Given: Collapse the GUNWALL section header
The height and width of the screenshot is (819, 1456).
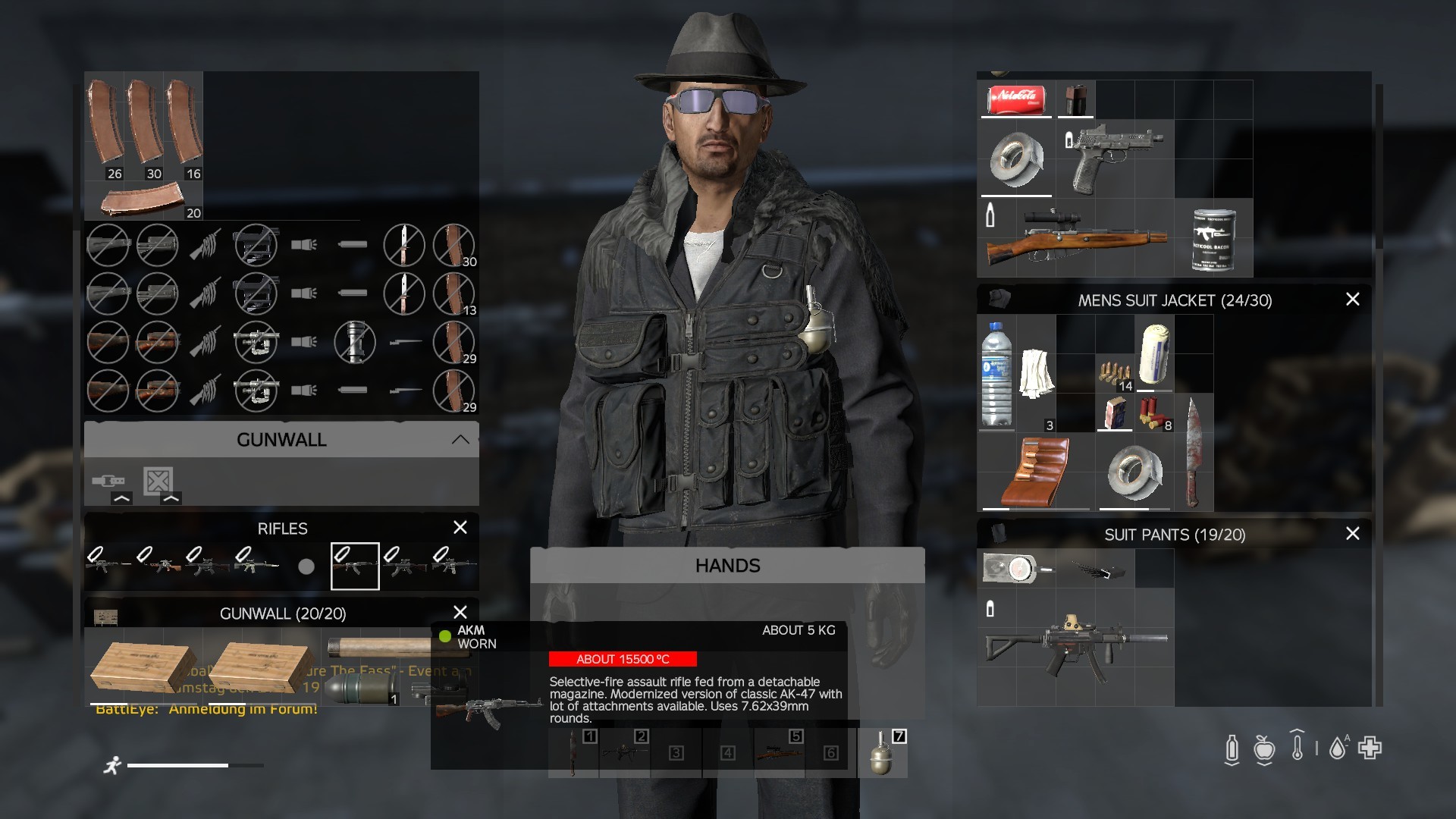Looking at the screenshot, I should pos(460,440).
